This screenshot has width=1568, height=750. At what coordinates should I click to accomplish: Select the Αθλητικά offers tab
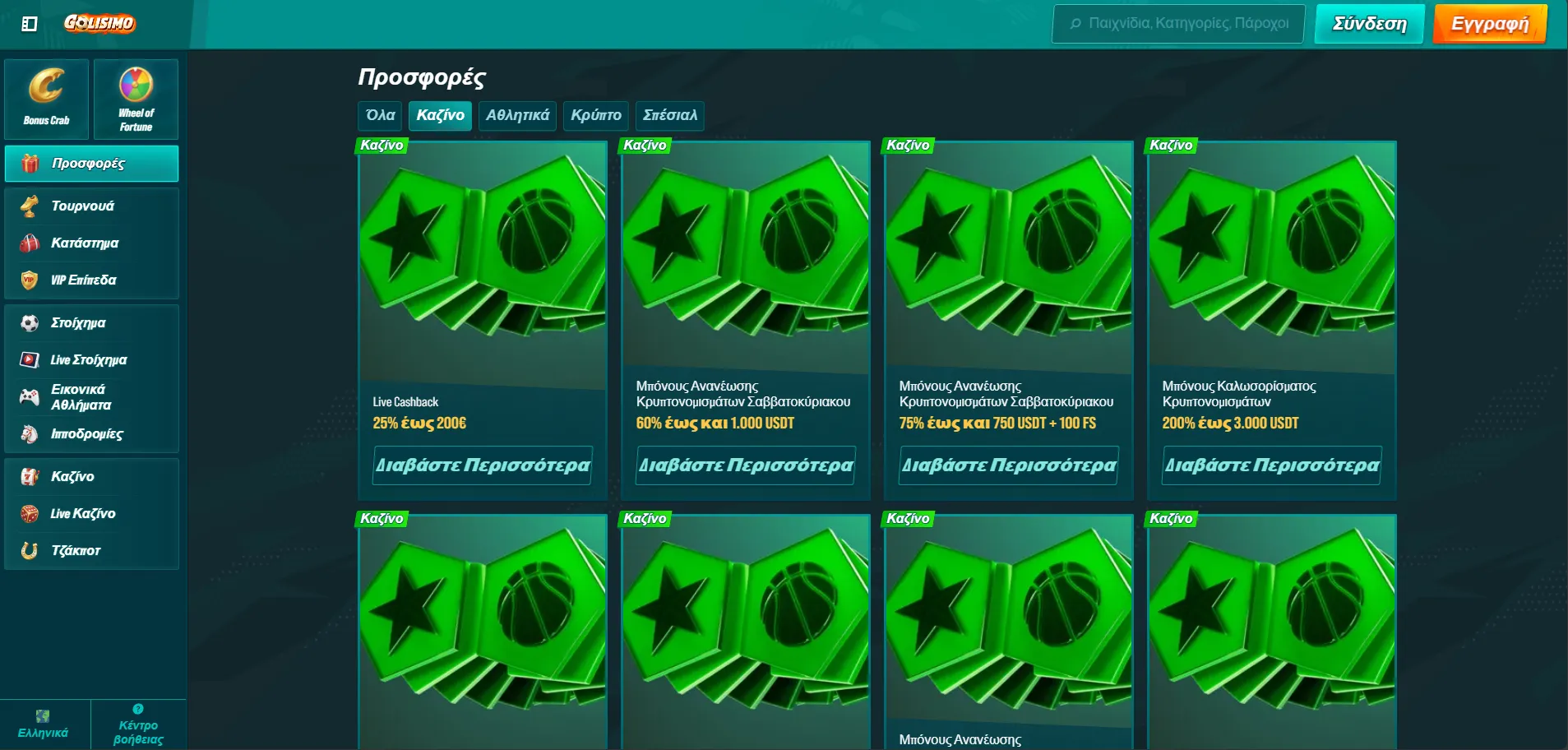tap(517, 116)
